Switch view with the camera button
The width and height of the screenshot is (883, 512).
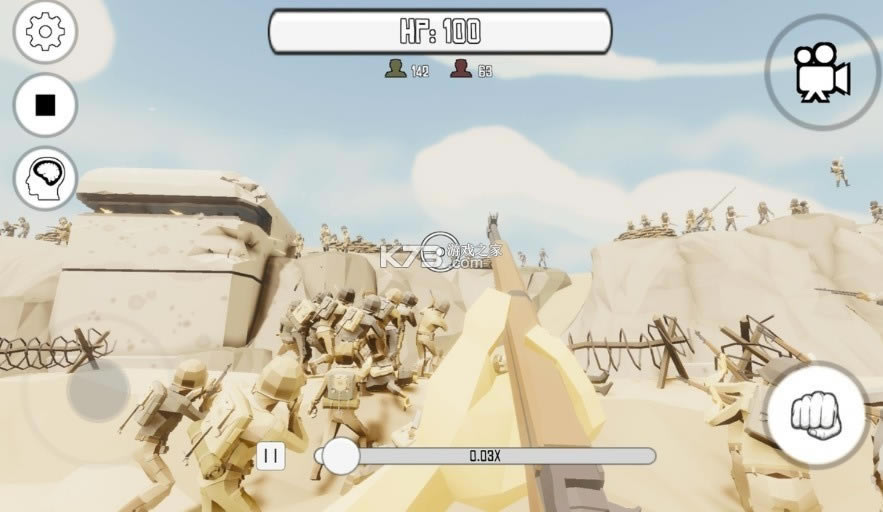pyautogui.click(x=822, y=72)
